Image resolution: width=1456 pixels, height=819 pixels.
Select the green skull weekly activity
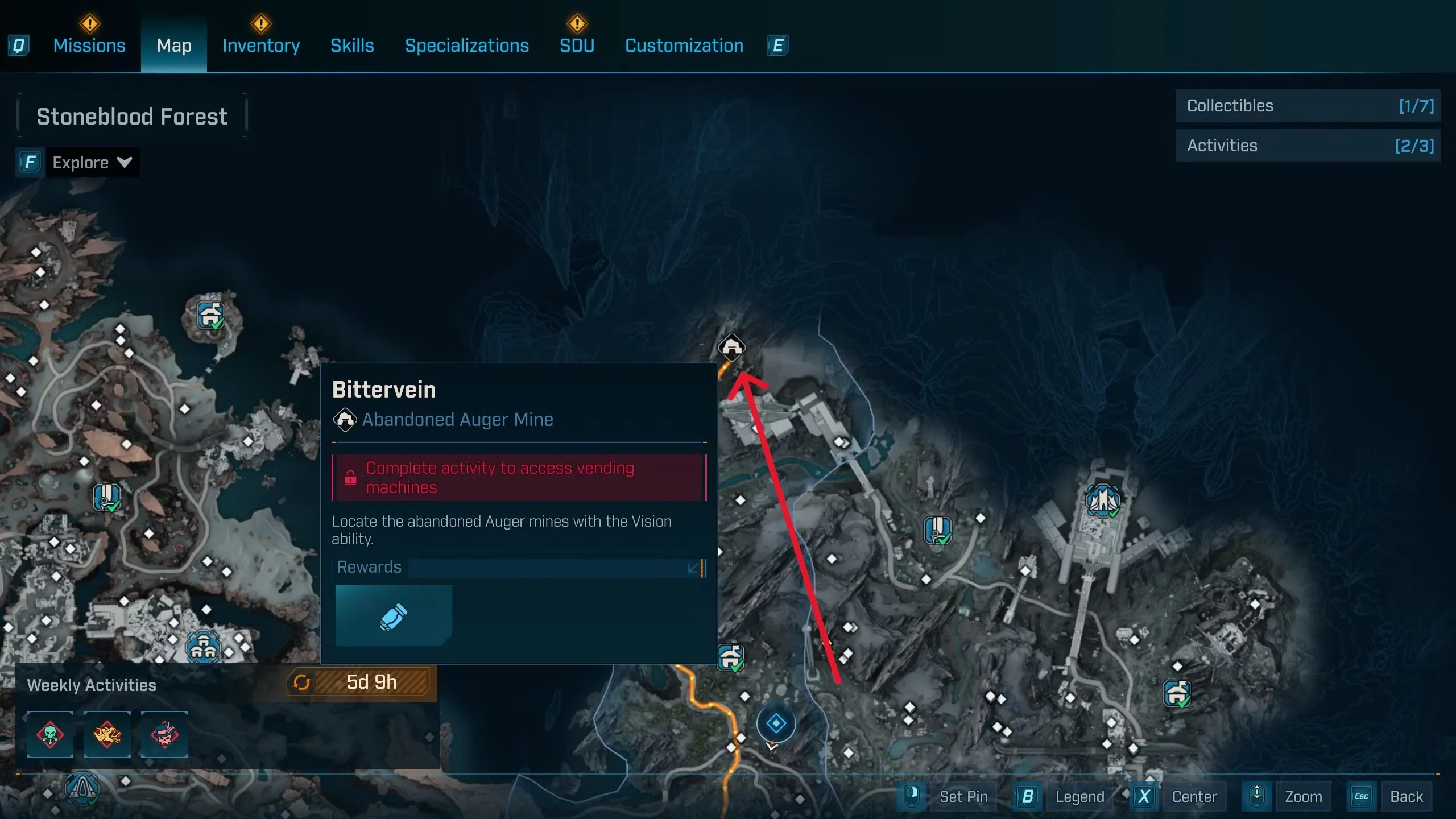[x=50, y=734]
